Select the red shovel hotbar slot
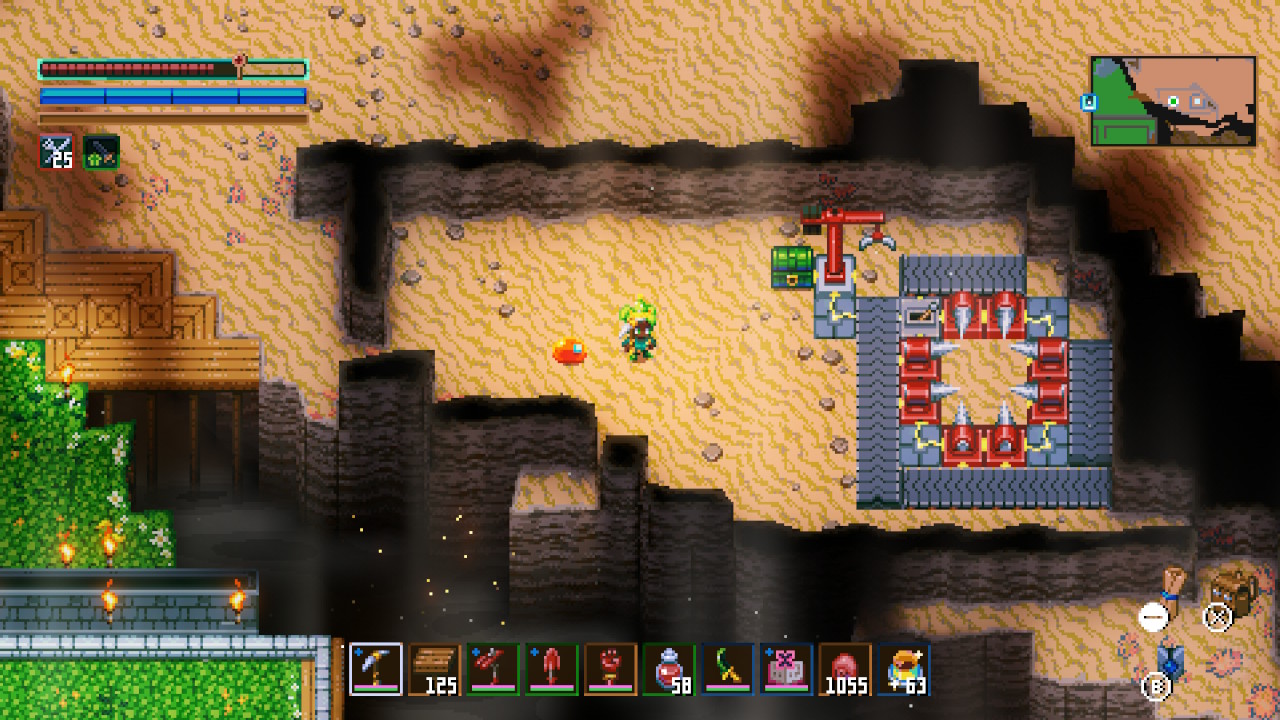The image size is (1280, 720). point(552,668)
